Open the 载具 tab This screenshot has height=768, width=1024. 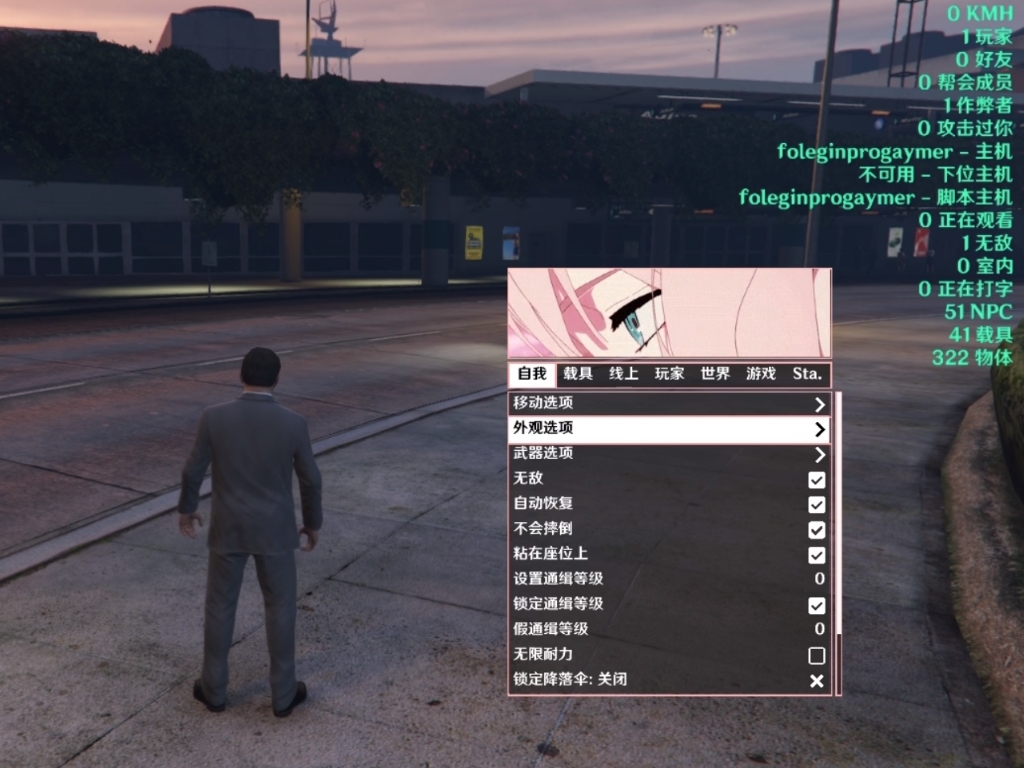point(578,374)
